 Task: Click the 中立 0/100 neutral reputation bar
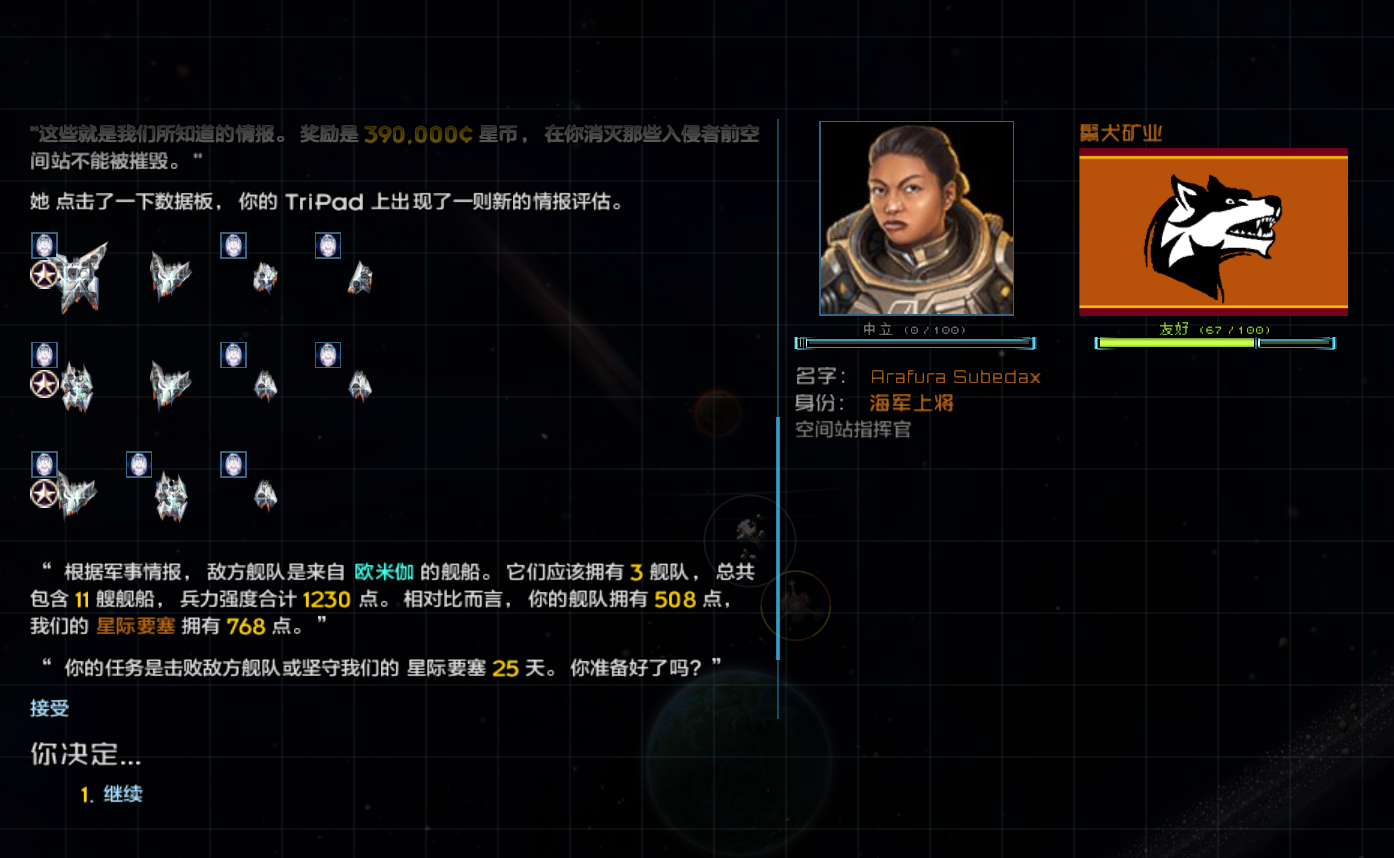(916, 342)
